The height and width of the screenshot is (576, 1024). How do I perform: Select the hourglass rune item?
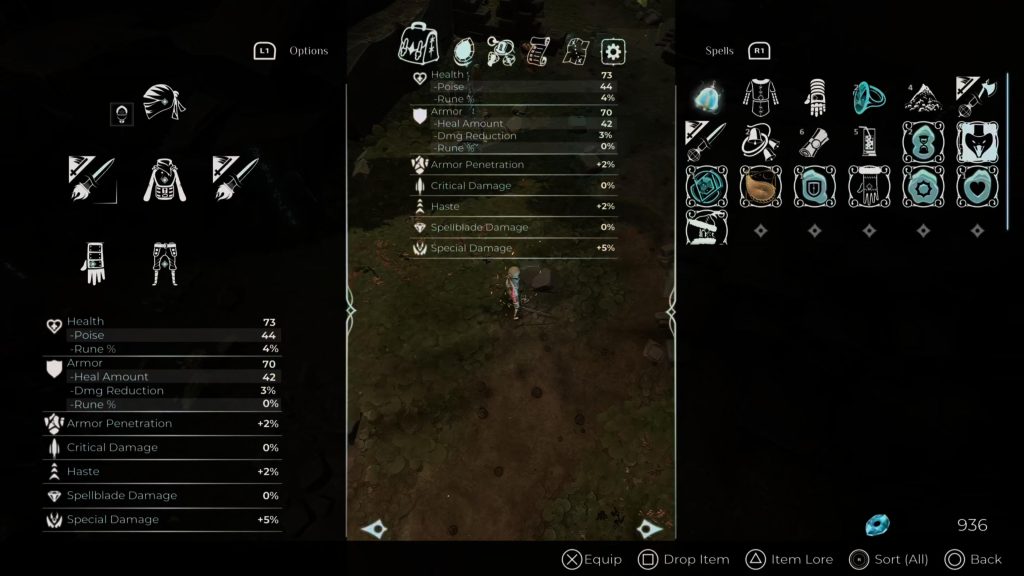point(921,142)
